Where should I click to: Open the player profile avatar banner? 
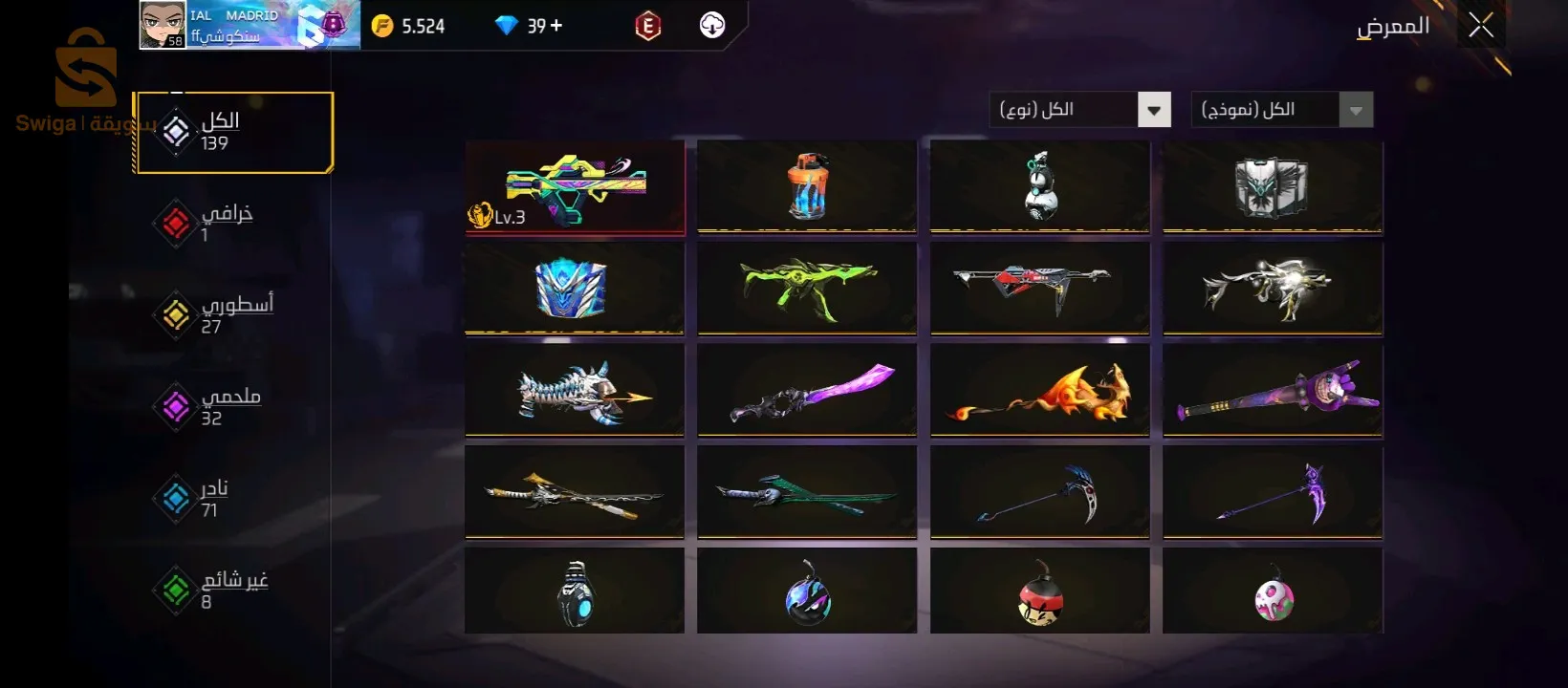point(249,26)
